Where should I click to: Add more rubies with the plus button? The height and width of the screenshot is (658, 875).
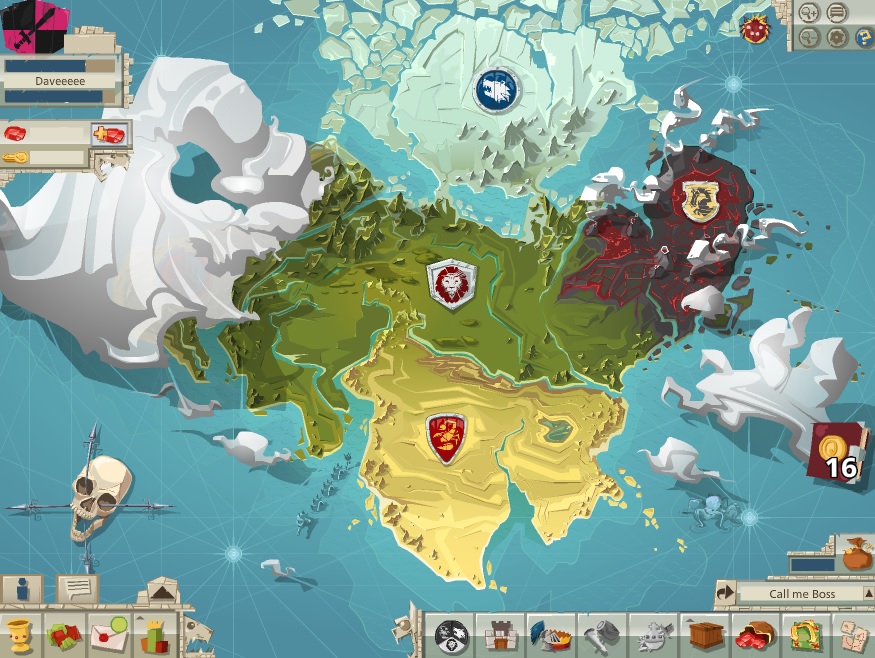(109, 134)
